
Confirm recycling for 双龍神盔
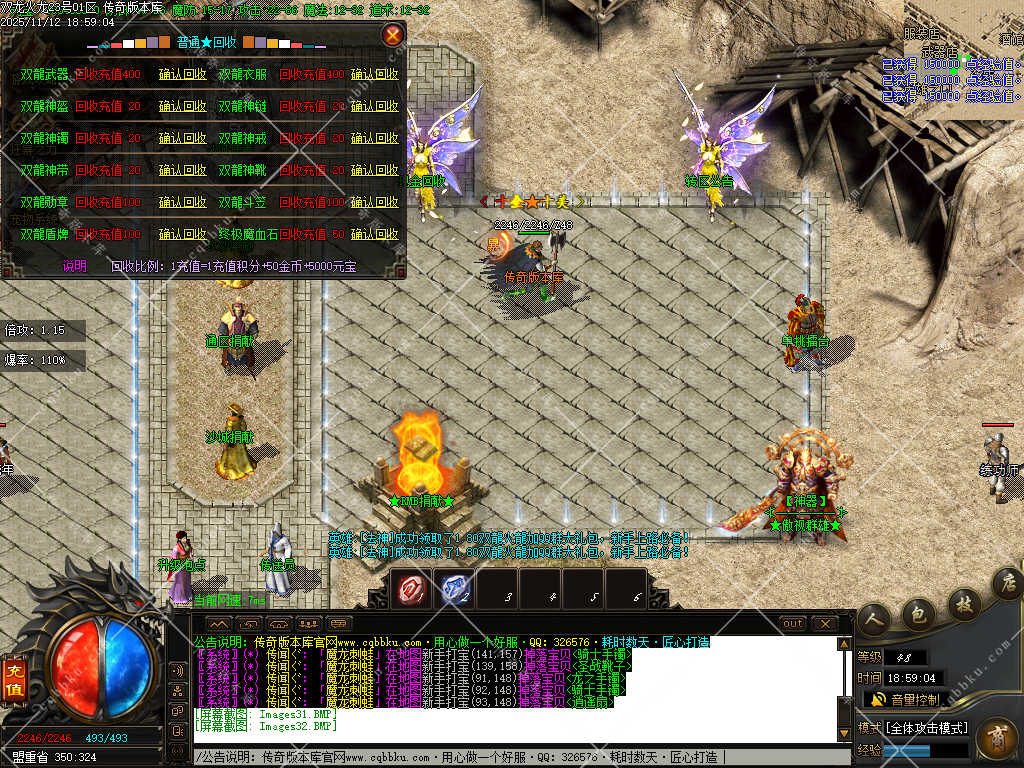tap(183, 106)
